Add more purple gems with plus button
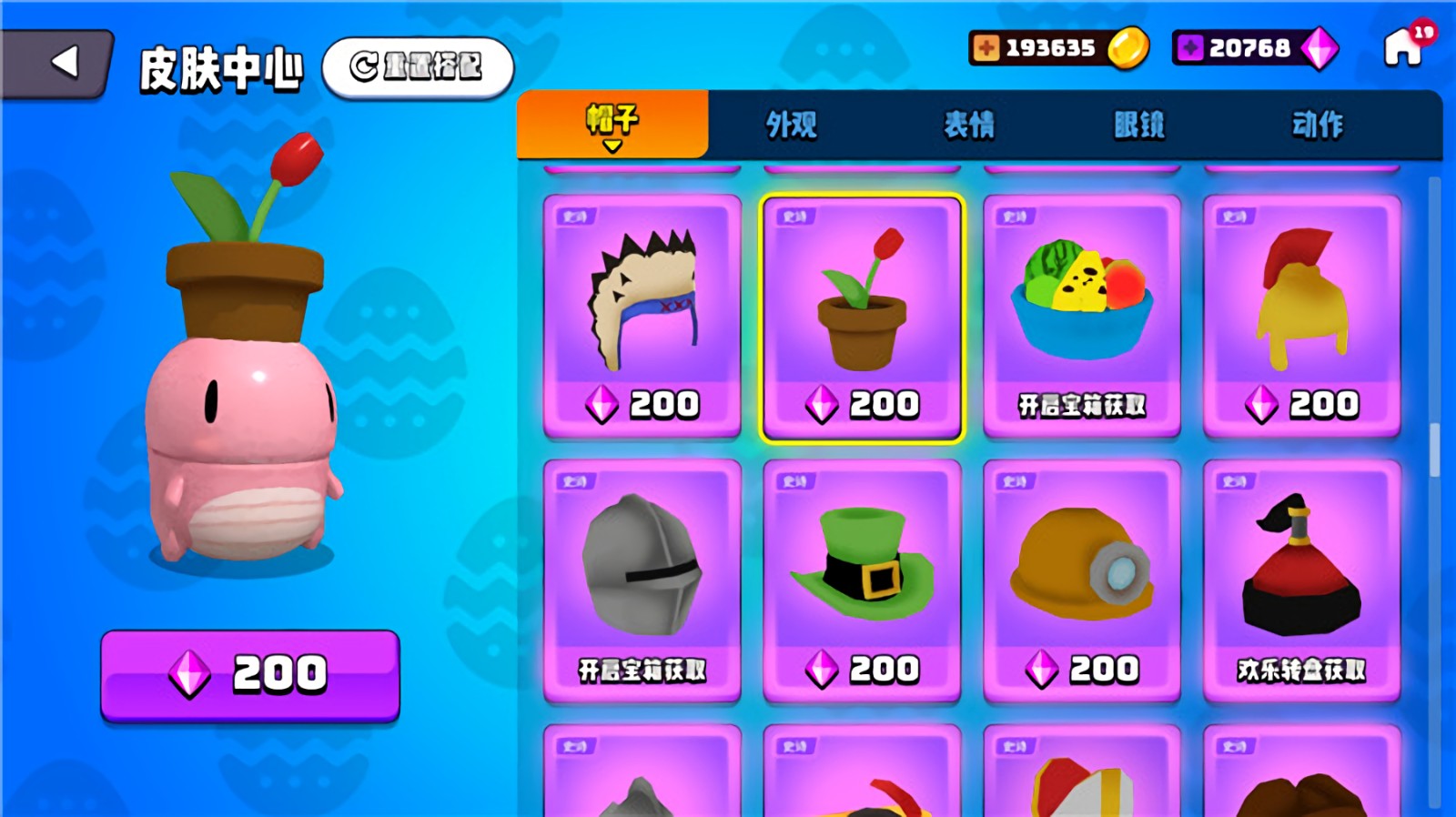The width and height of the screenshot is (1456, 817). [1189, 47]
